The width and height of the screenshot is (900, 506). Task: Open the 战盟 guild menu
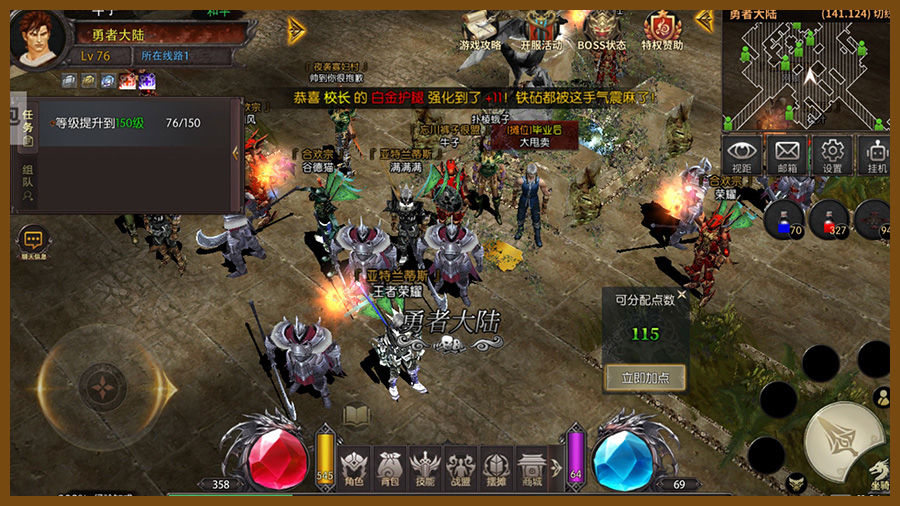461,467
